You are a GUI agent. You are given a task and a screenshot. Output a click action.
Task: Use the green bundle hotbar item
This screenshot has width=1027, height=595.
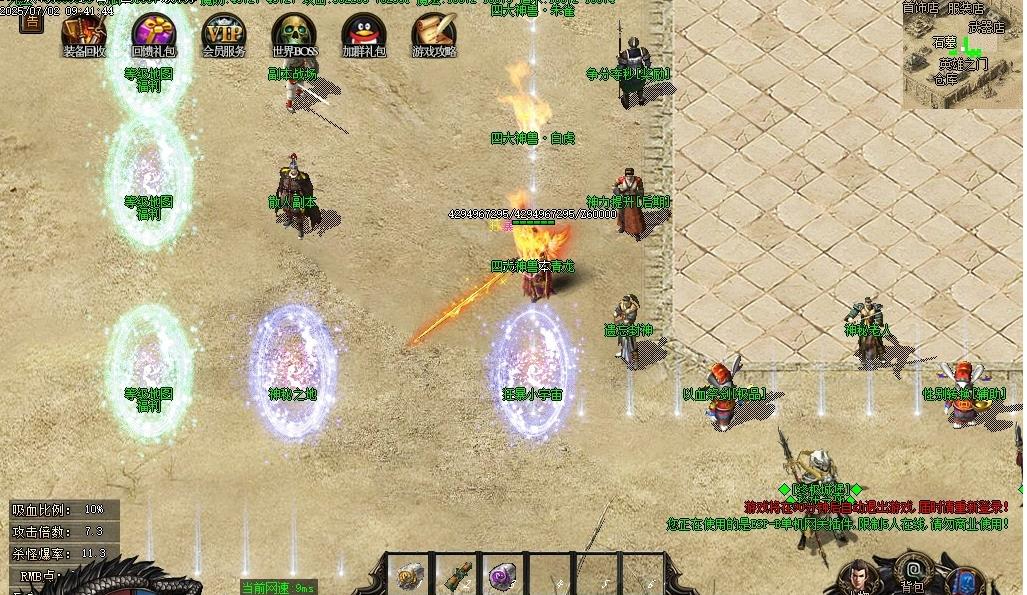coord(457,575)
